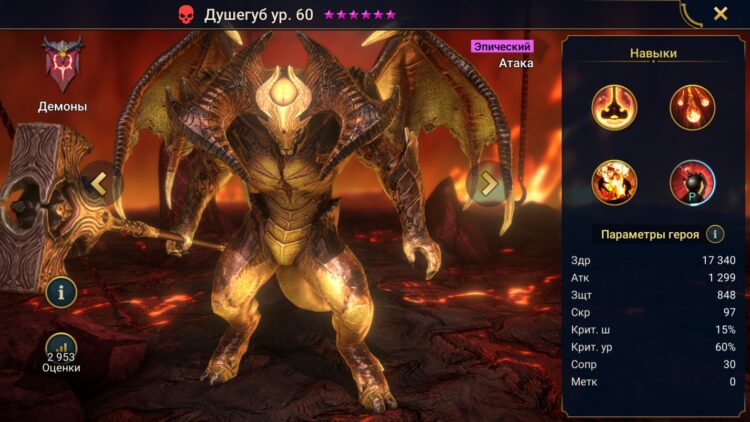Select the falling fireballs skill icon
Screen dimensions: 750x422
(691, 107)
